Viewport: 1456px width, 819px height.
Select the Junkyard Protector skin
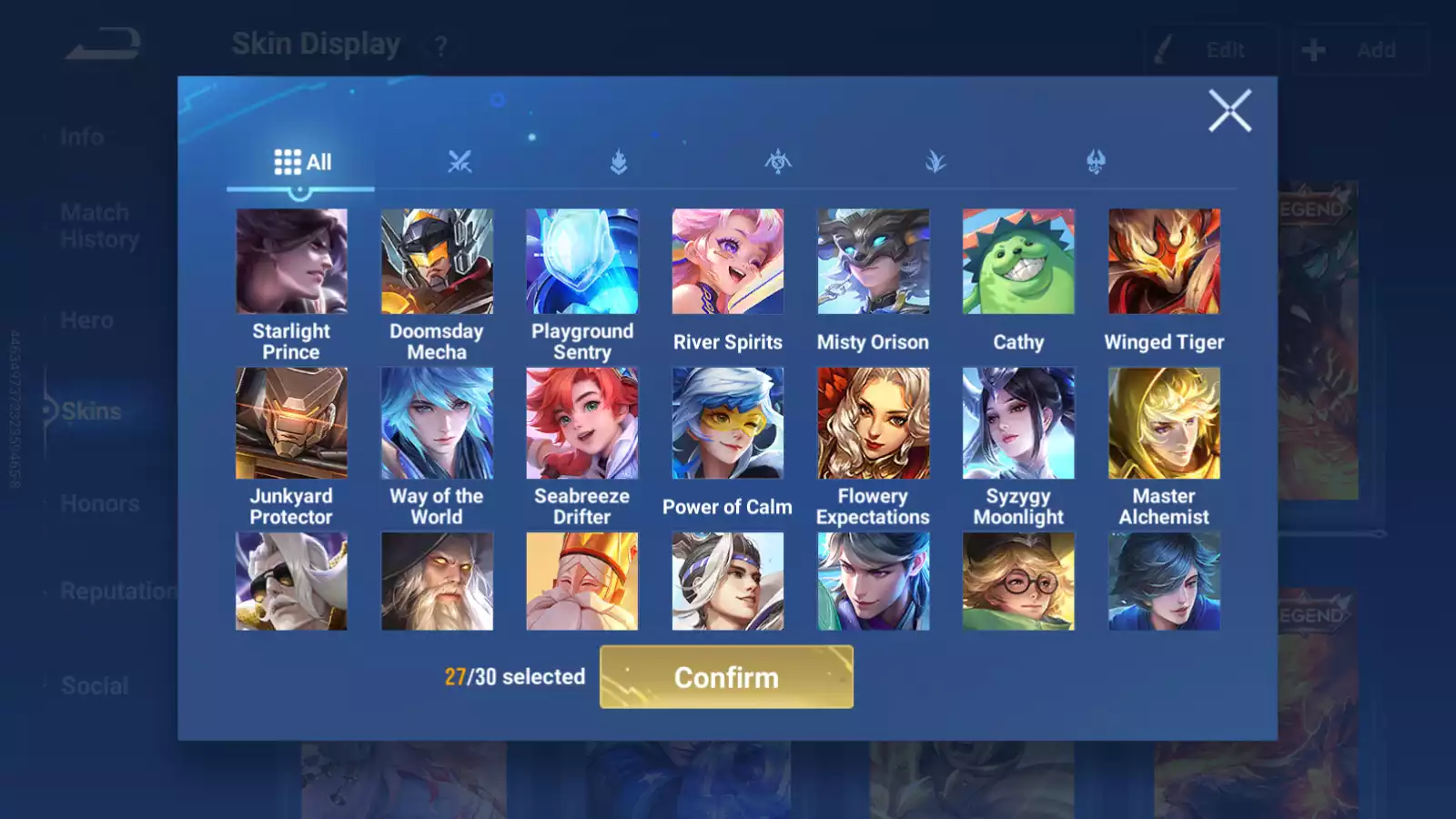click(x=291, y=423)
